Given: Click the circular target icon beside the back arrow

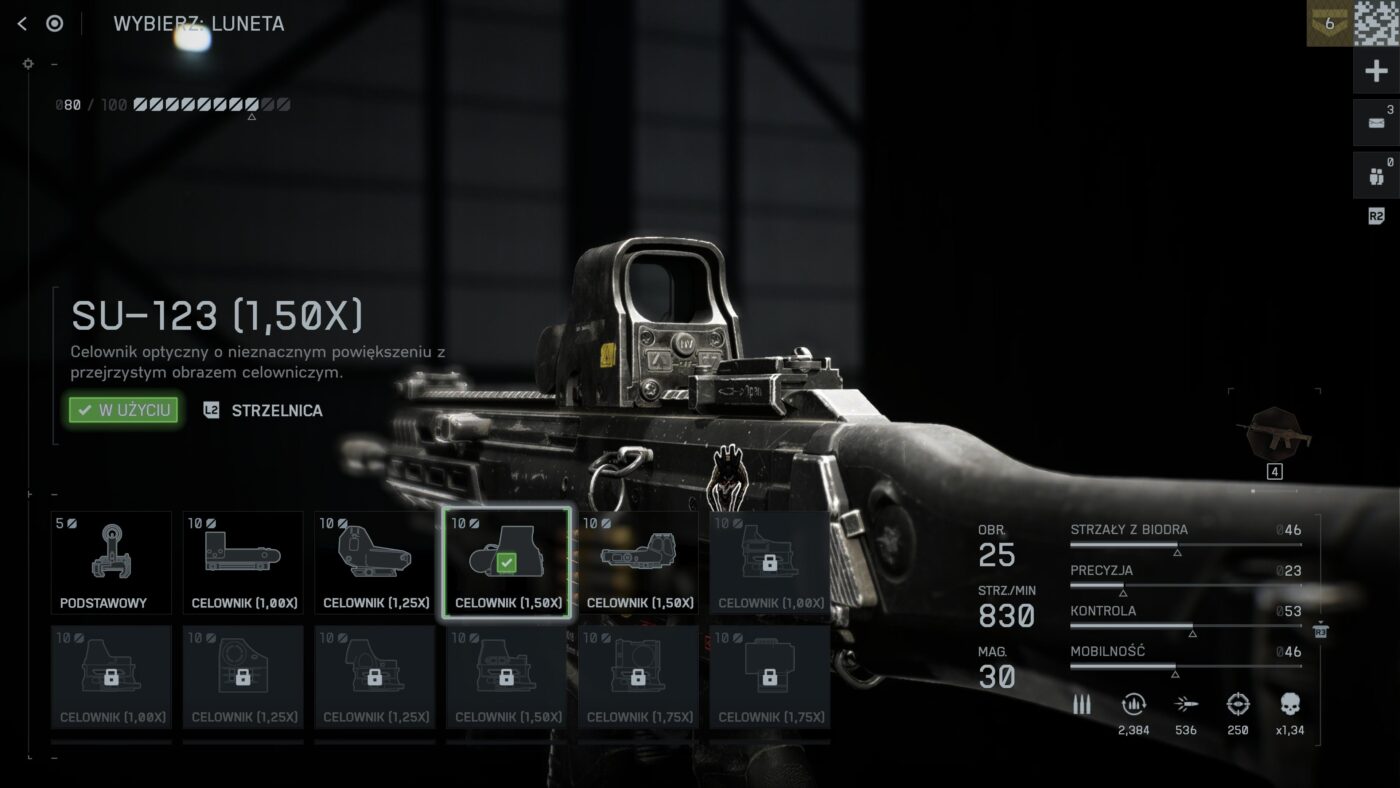Looking at the screenshot, I should [x=55, y=24].
